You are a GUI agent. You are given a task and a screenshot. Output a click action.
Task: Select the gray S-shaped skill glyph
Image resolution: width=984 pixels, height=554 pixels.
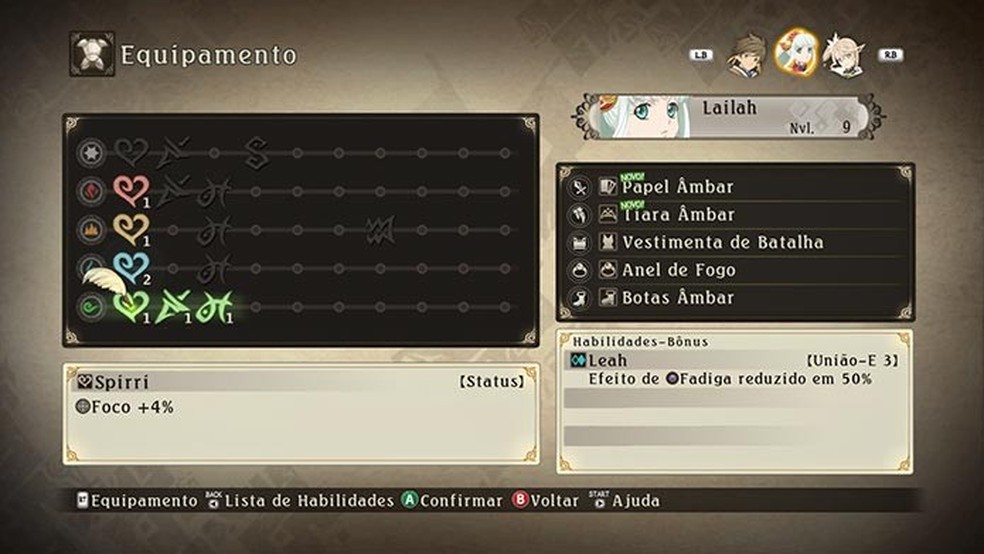tap(257, 152)
